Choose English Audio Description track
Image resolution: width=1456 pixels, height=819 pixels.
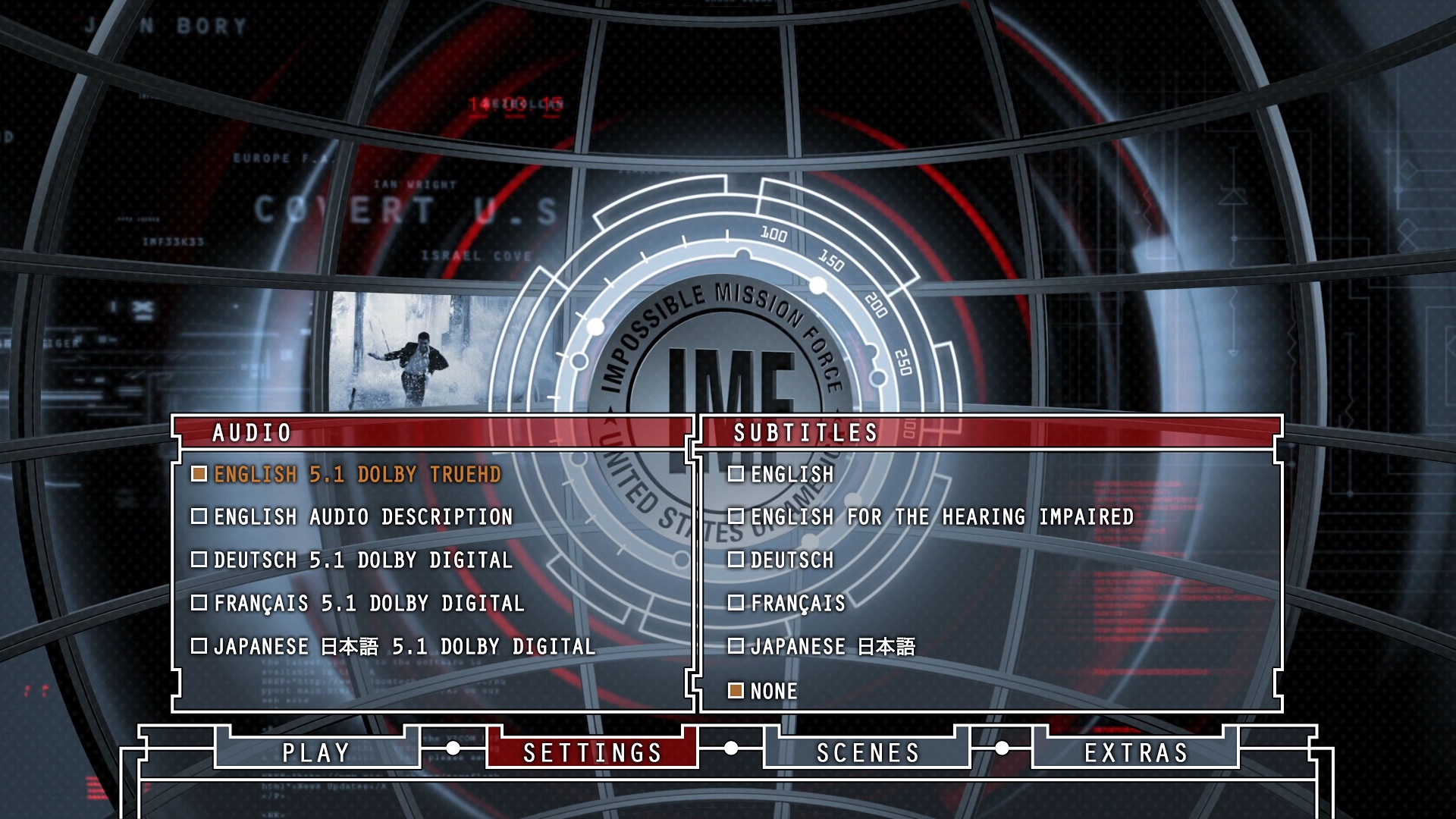[362, 517]
